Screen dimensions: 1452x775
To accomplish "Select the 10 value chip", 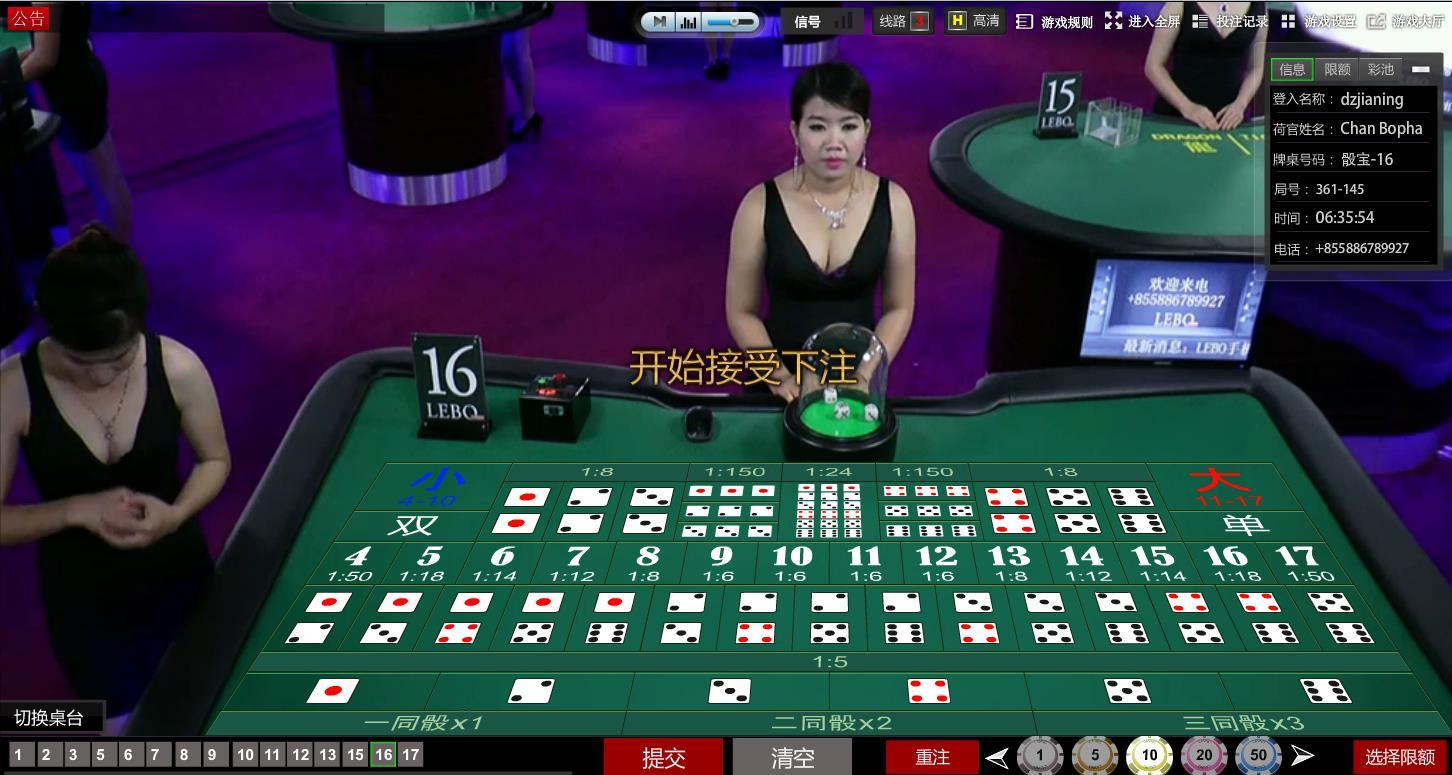I will click(1149, 756).
